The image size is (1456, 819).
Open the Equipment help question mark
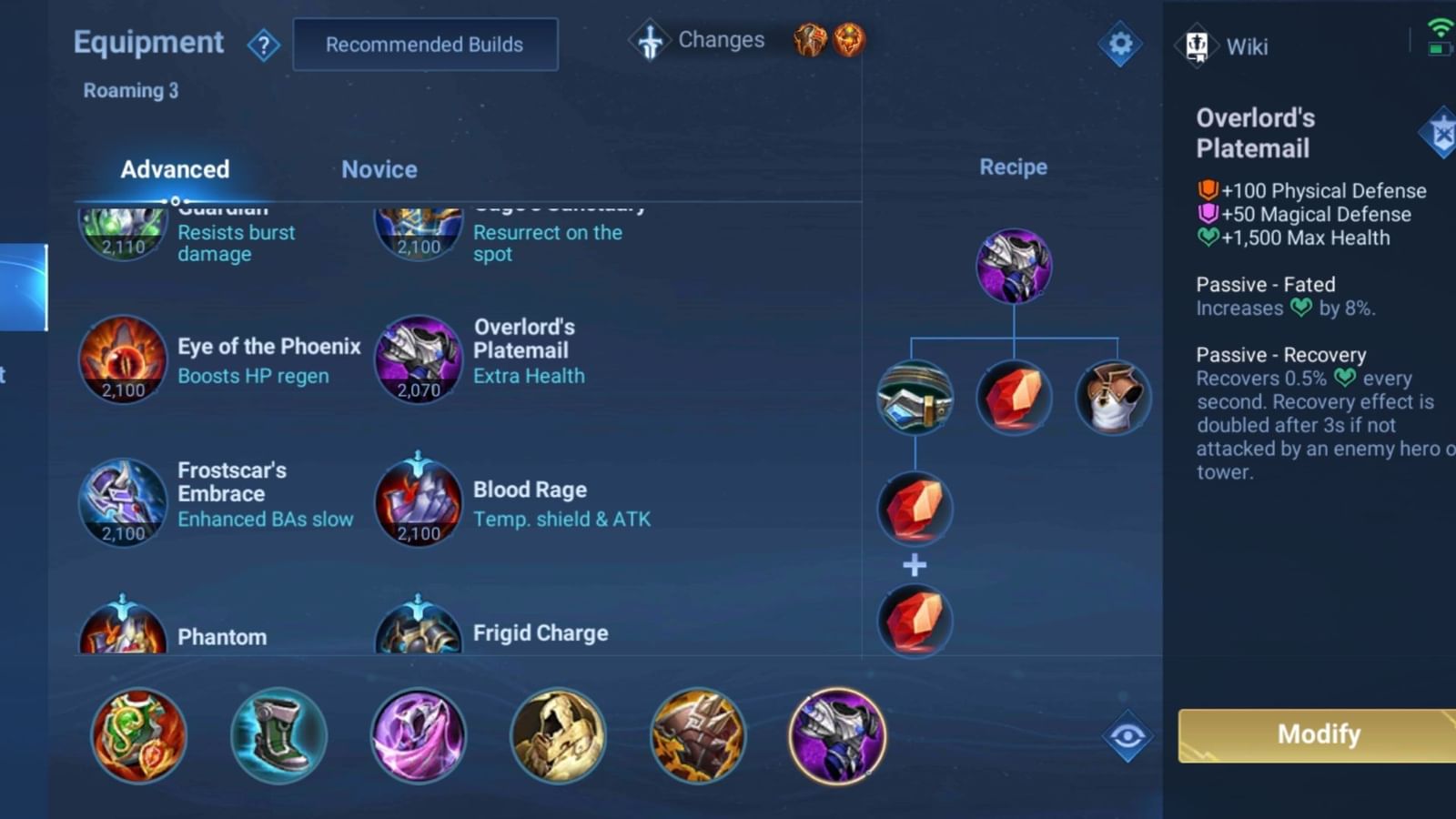pyautogui.click(x=265, y=45)
